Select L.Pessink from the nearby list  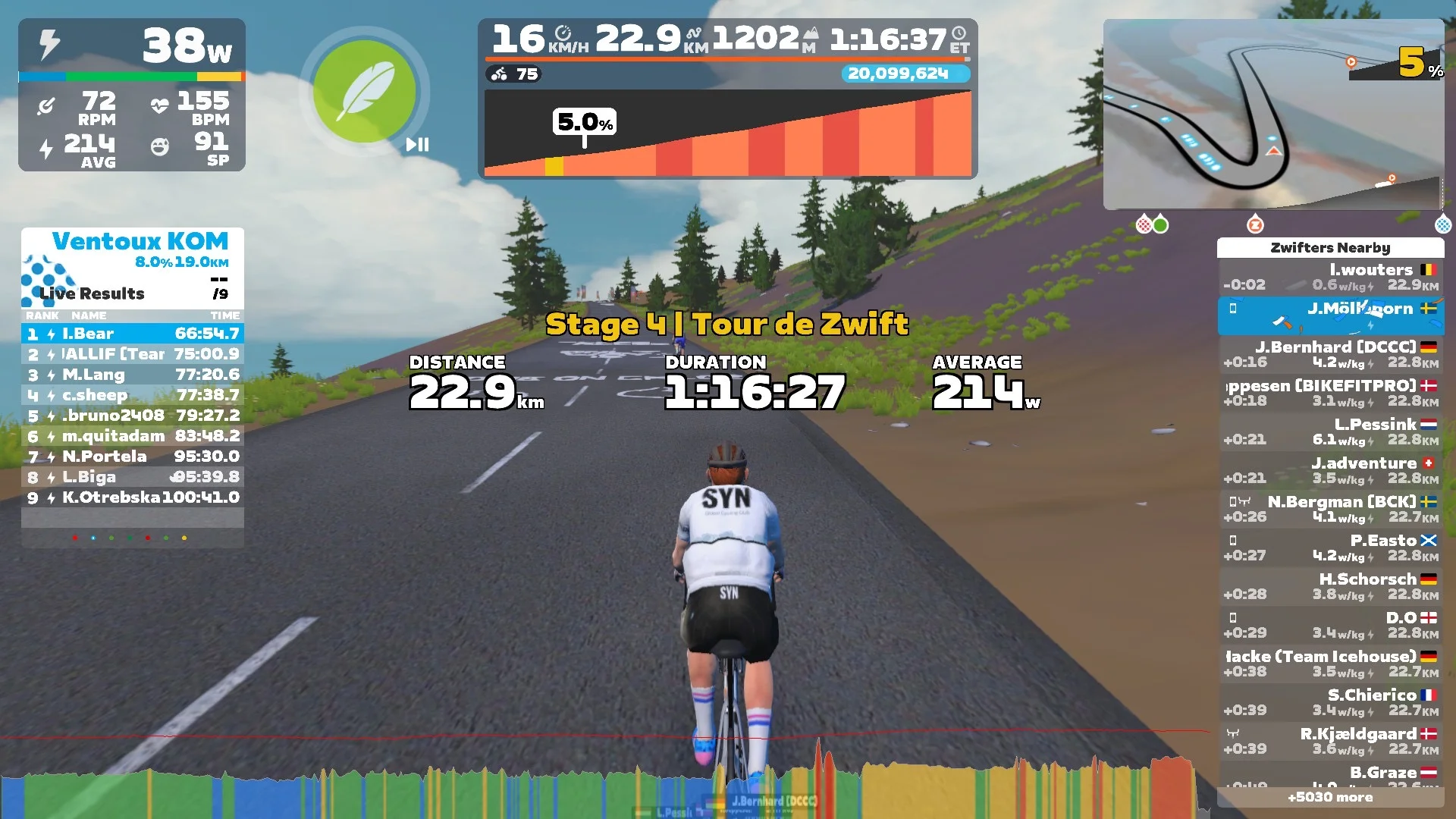1330,432
